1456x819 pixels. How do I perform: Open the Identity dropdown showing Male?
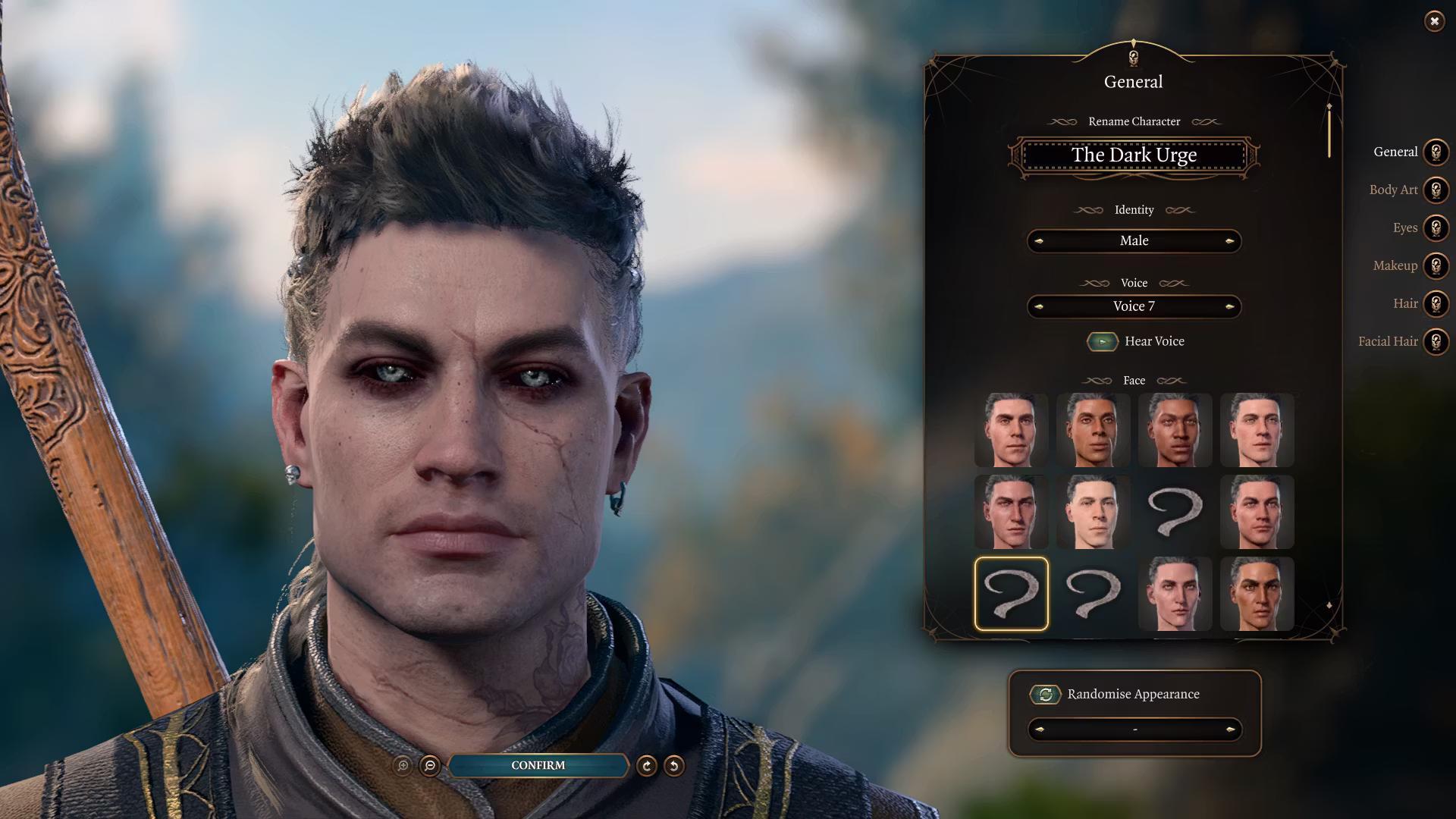pyautogui.click(x=1134, y=240)
